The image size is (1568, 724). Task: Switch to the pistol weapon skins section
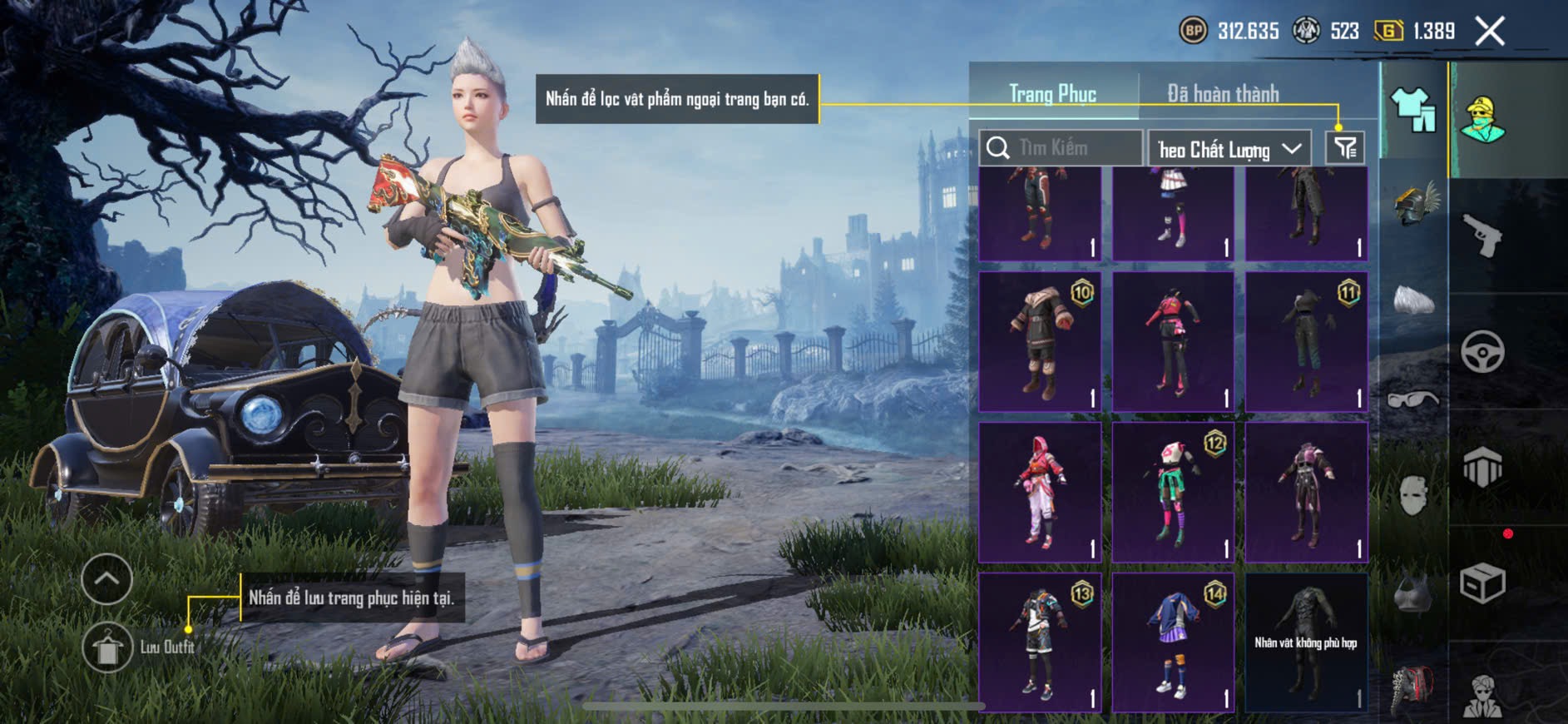point(1482,236)
